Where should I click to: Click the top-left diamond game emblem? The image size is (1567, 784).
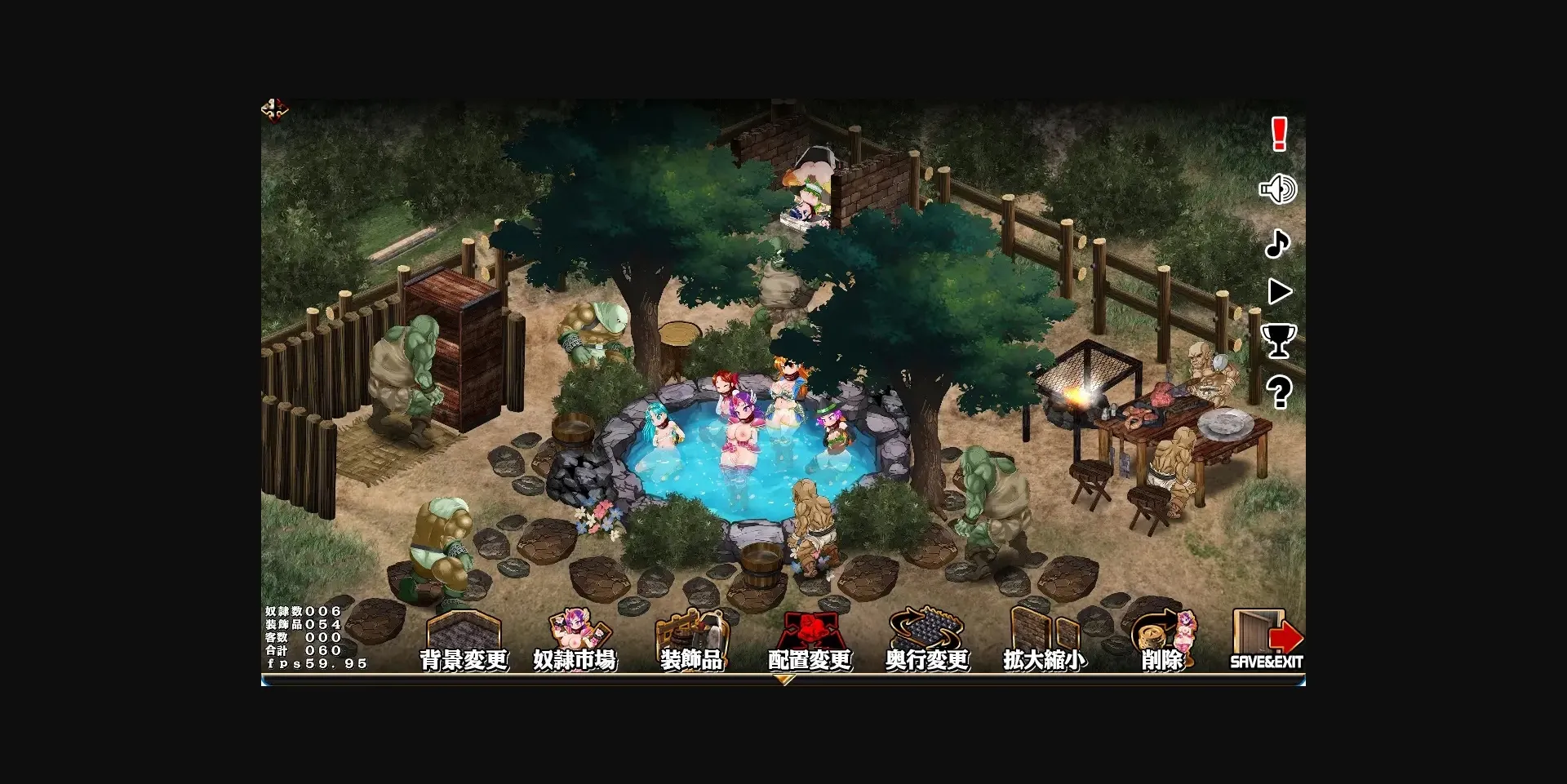(275, 109)
